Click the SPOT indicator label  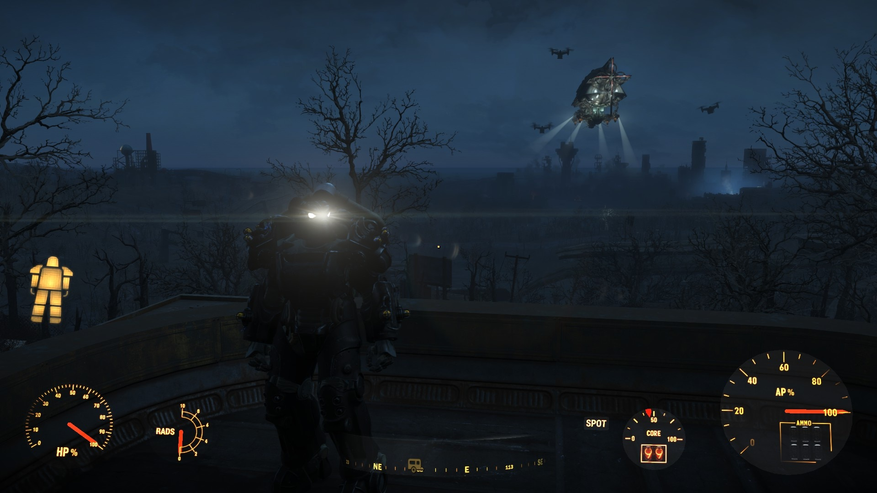596,423
